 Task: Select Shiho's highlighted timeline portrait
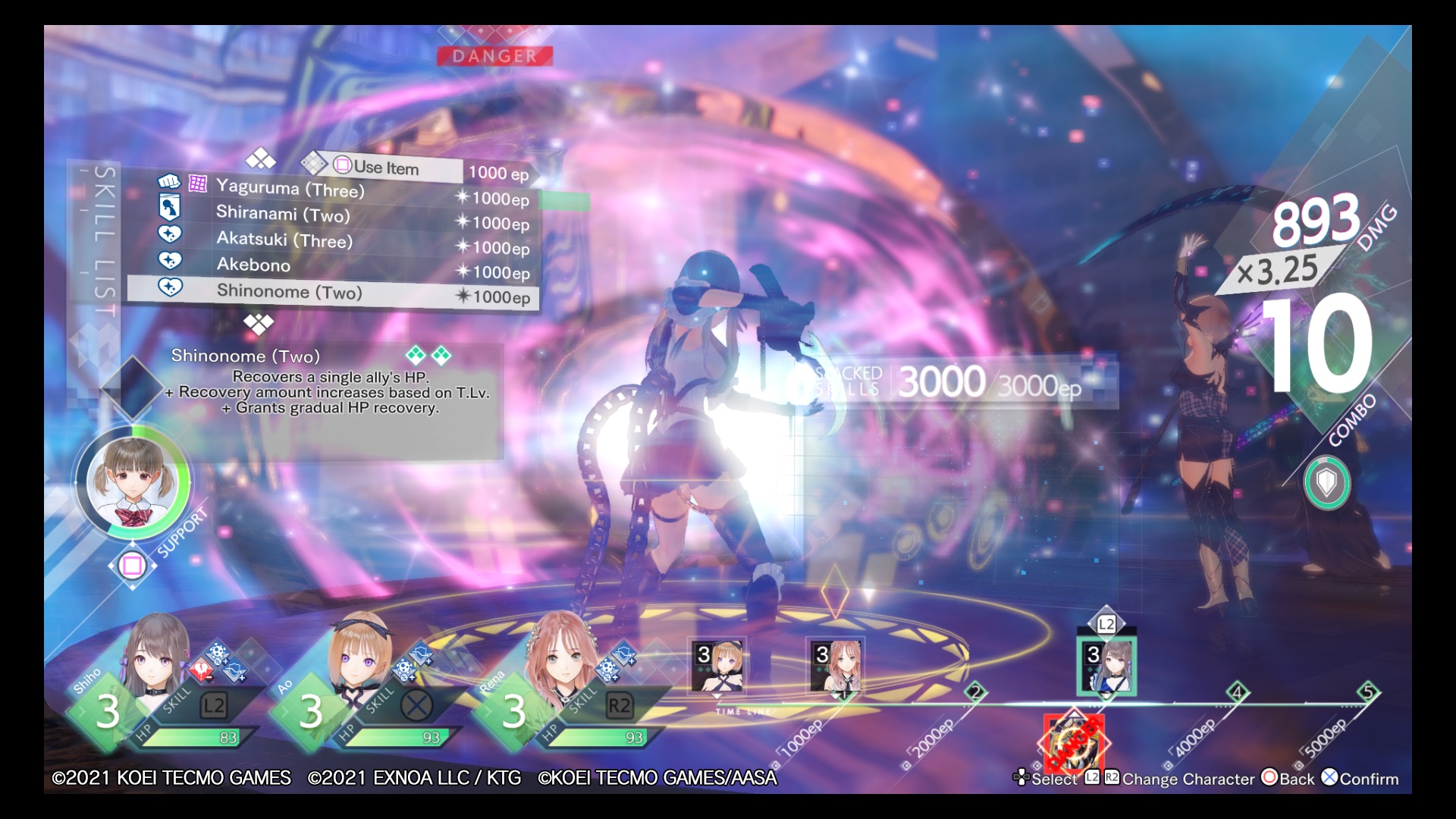click(x=1106, y=666)
